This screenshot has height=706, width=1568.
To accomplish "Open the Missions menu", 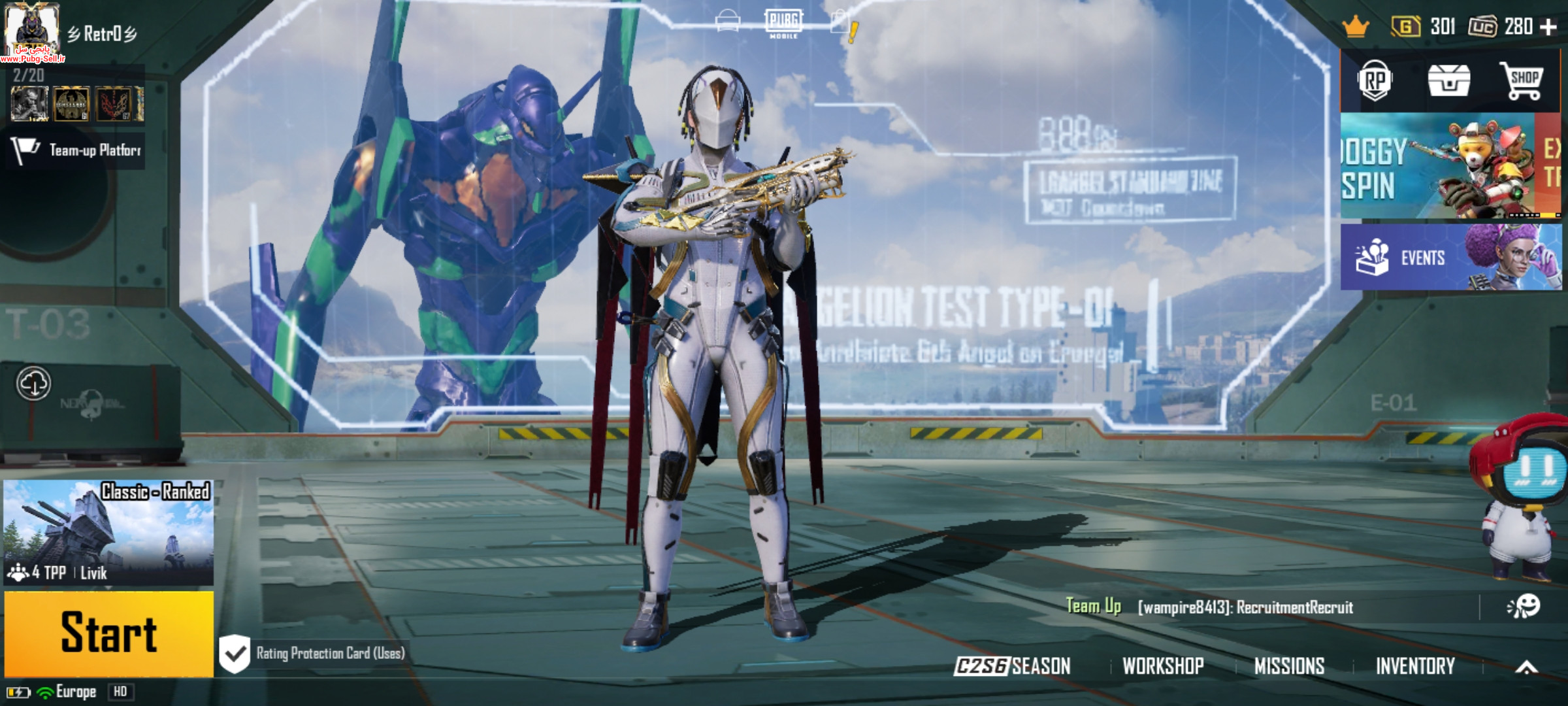I will click(x=1289, y=666).
